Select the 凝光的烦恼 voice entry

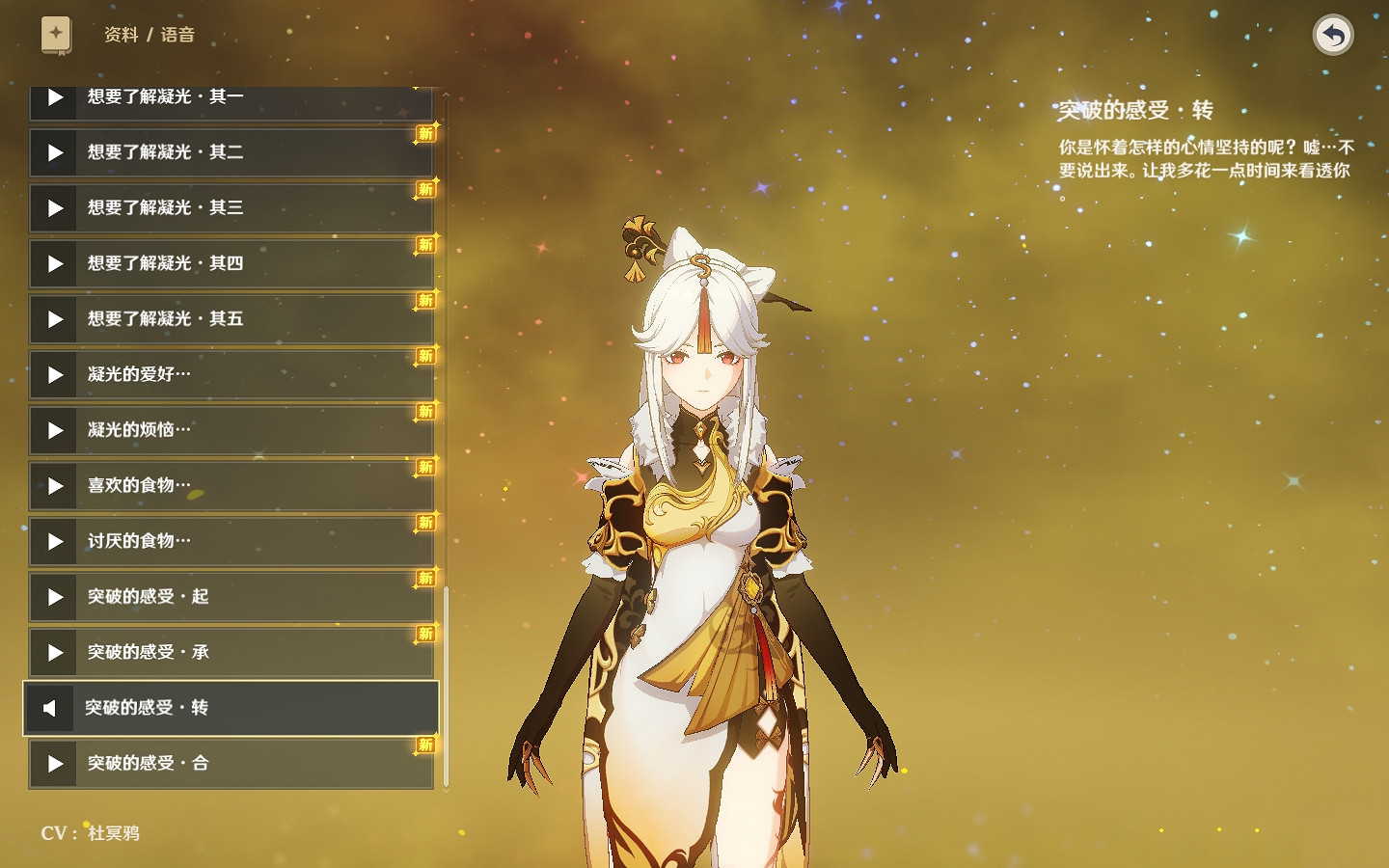(x=231, y=430)
